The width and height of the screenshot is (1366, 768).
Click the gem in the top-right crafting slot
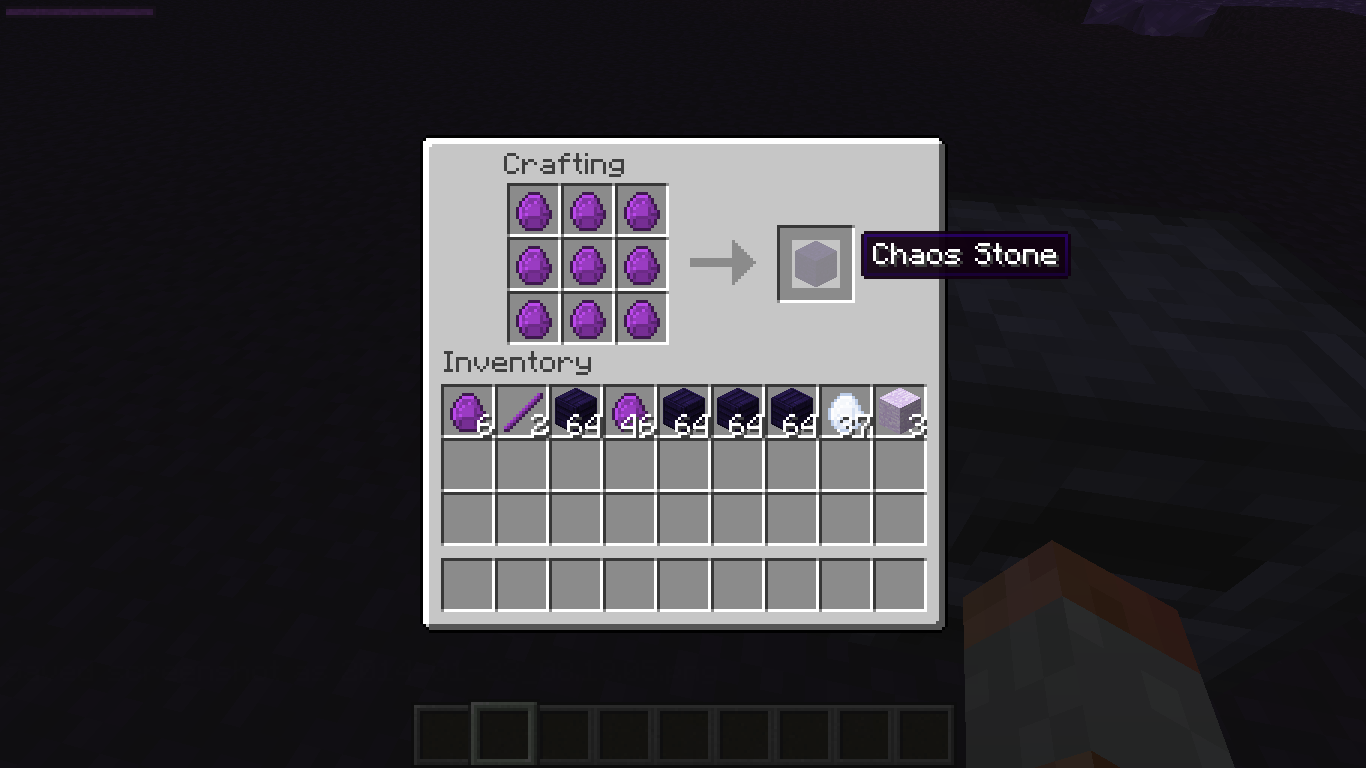click(x=642, y=211)
